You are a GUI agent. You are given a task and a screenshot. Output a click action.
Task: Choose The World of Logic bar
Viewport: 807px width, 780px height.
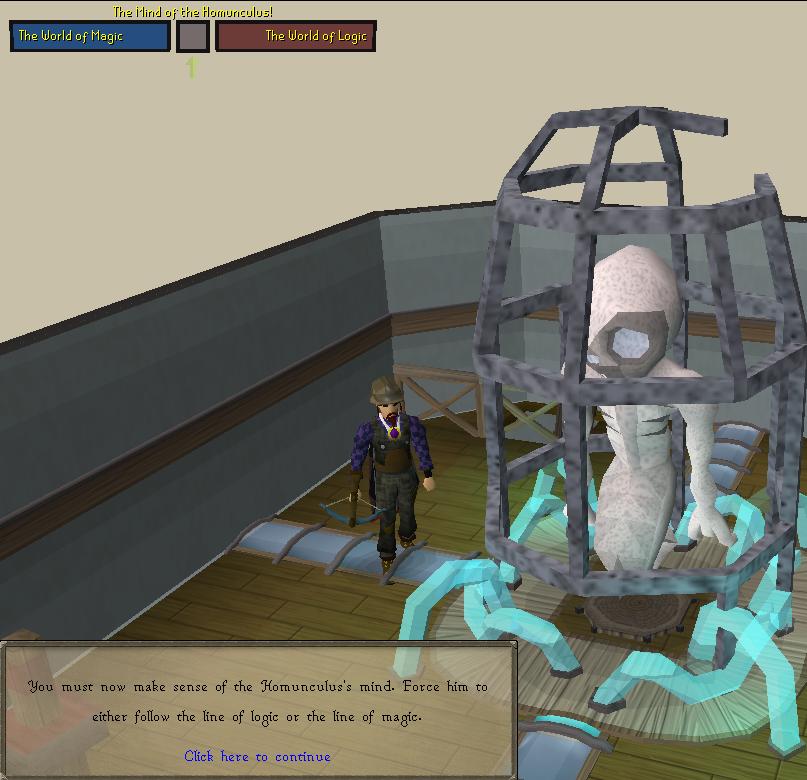(296, 36)
